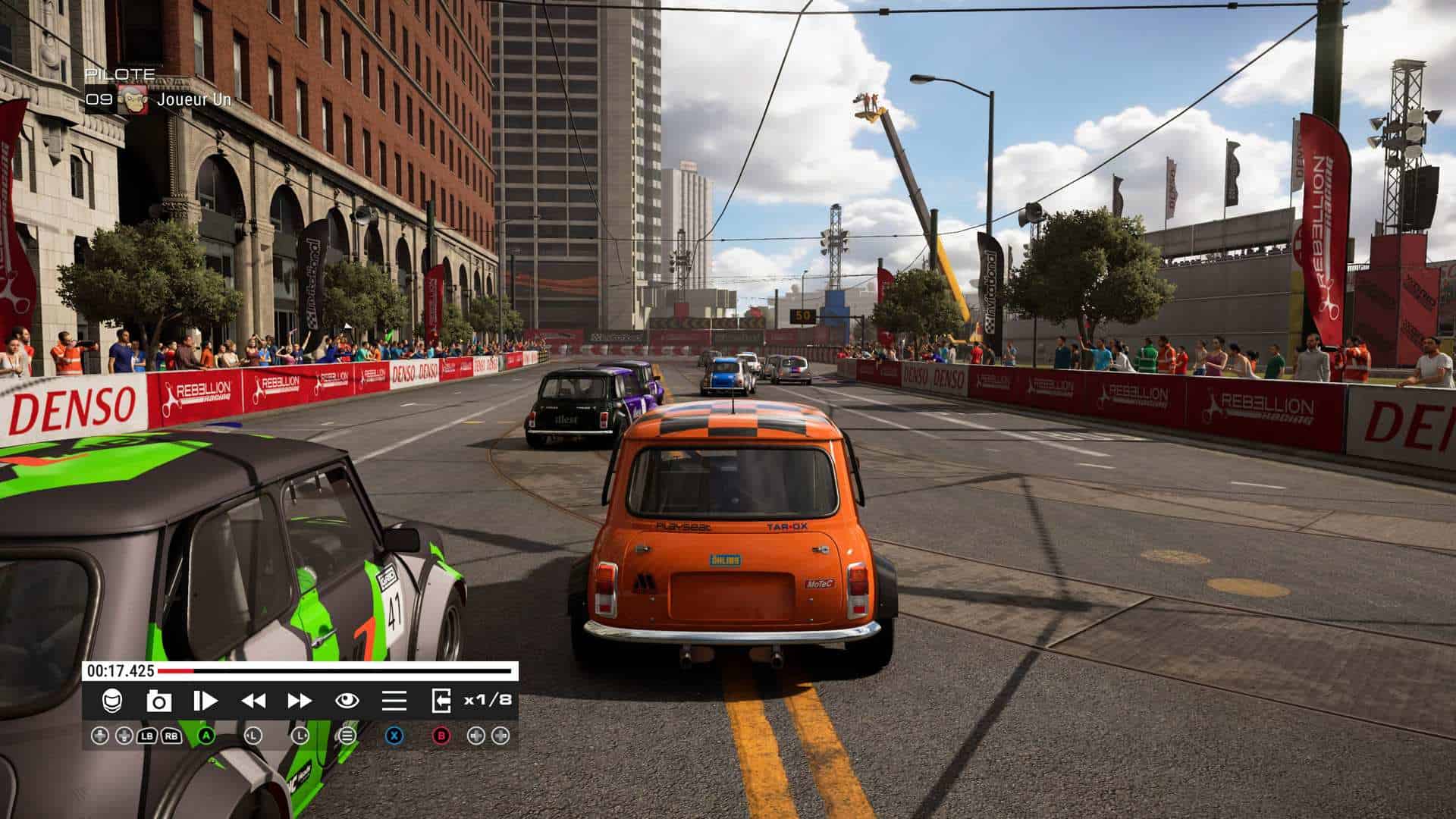Switch driver with the helmet icon
This screenshot has height=819, width=1456.
(111, 701)
